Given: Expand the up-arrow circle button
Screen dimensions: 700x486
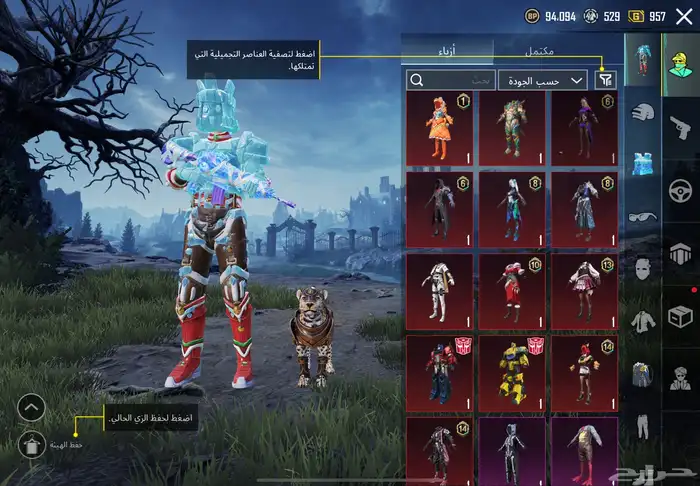Looking at the screenshot, I should [31, 407].
